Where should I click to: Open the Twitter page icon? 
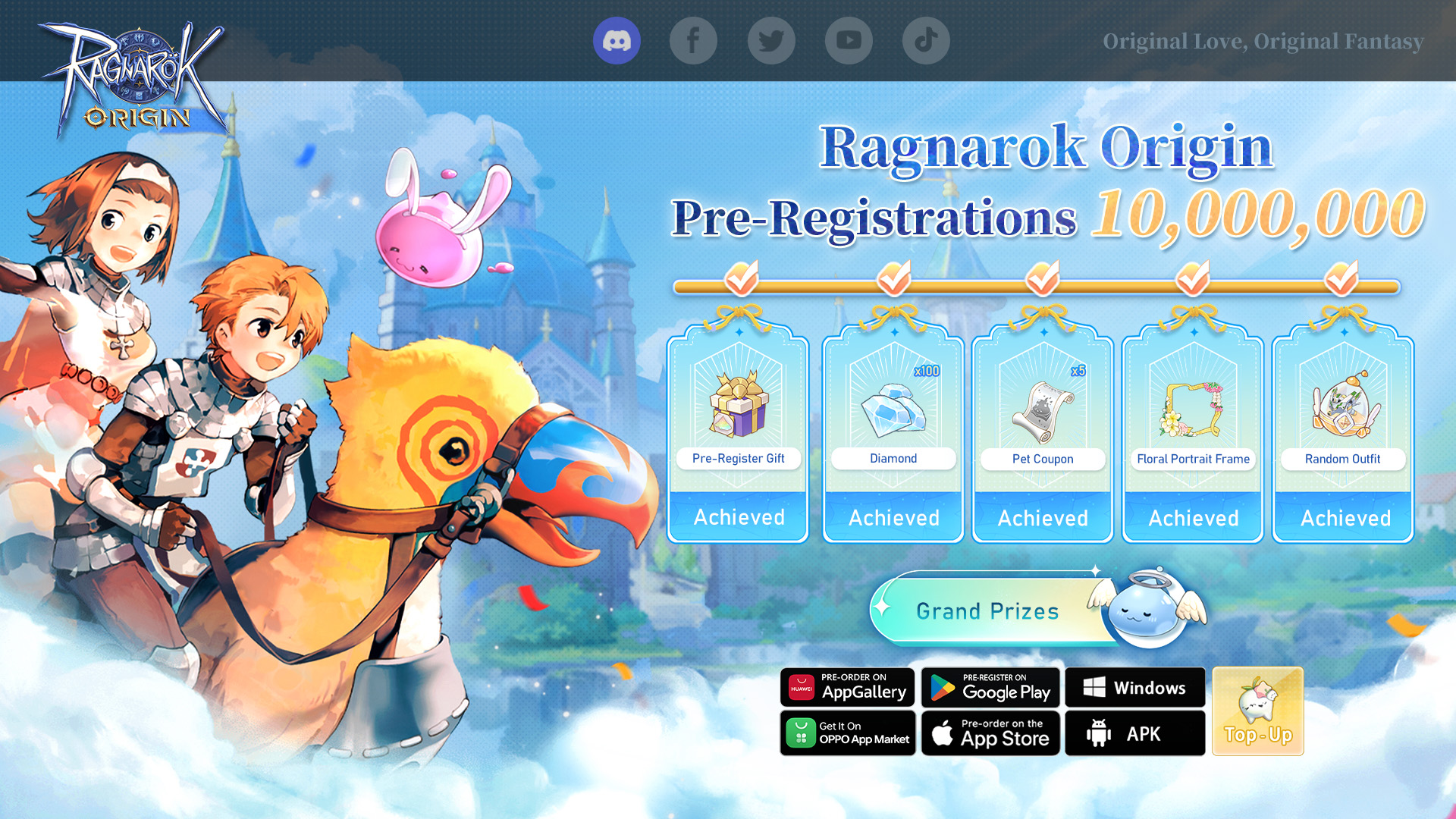[771, 40]
